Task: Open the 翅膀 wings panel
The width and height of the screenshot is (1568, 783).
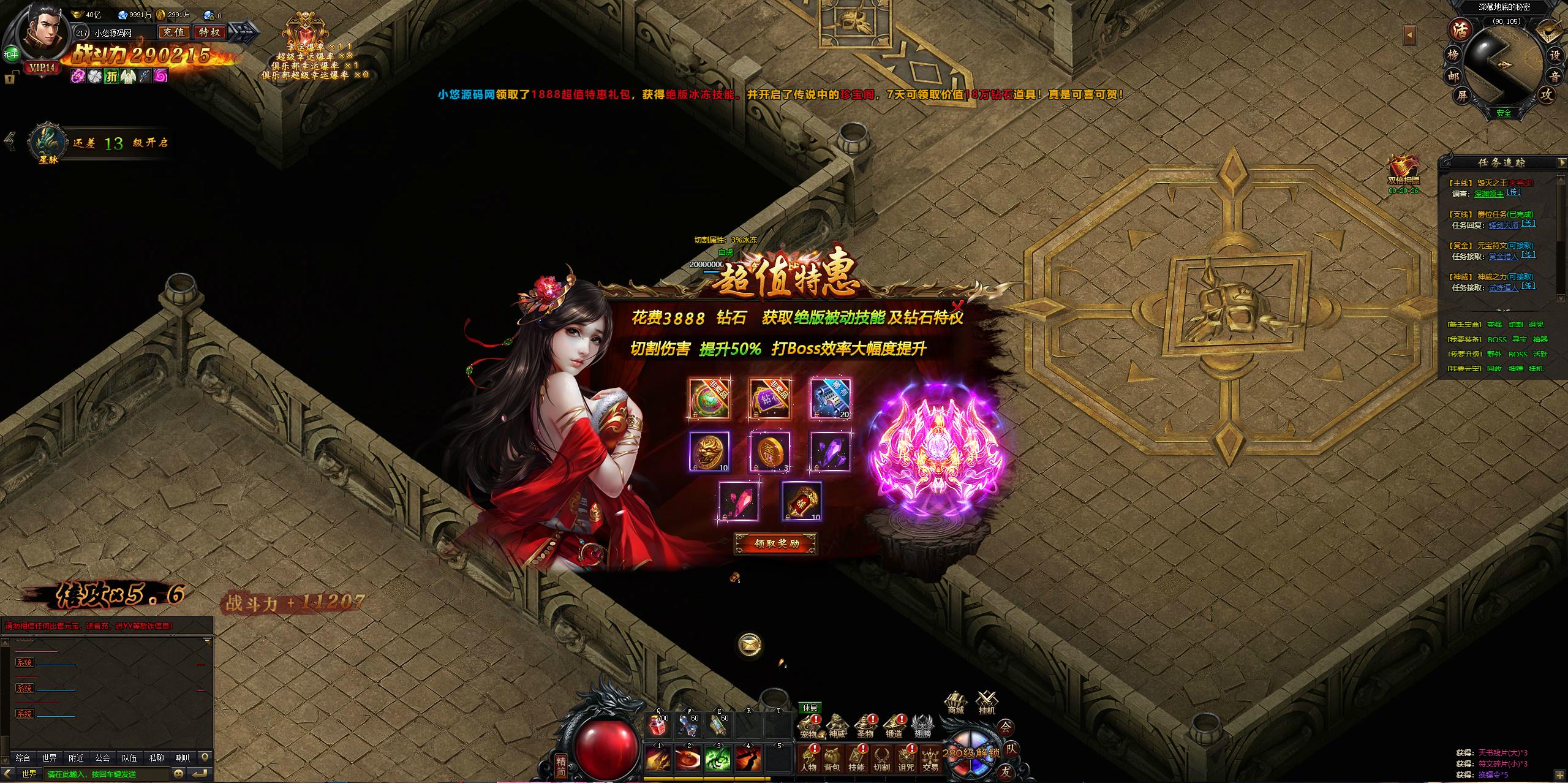Action: click(x=922, y=725)
